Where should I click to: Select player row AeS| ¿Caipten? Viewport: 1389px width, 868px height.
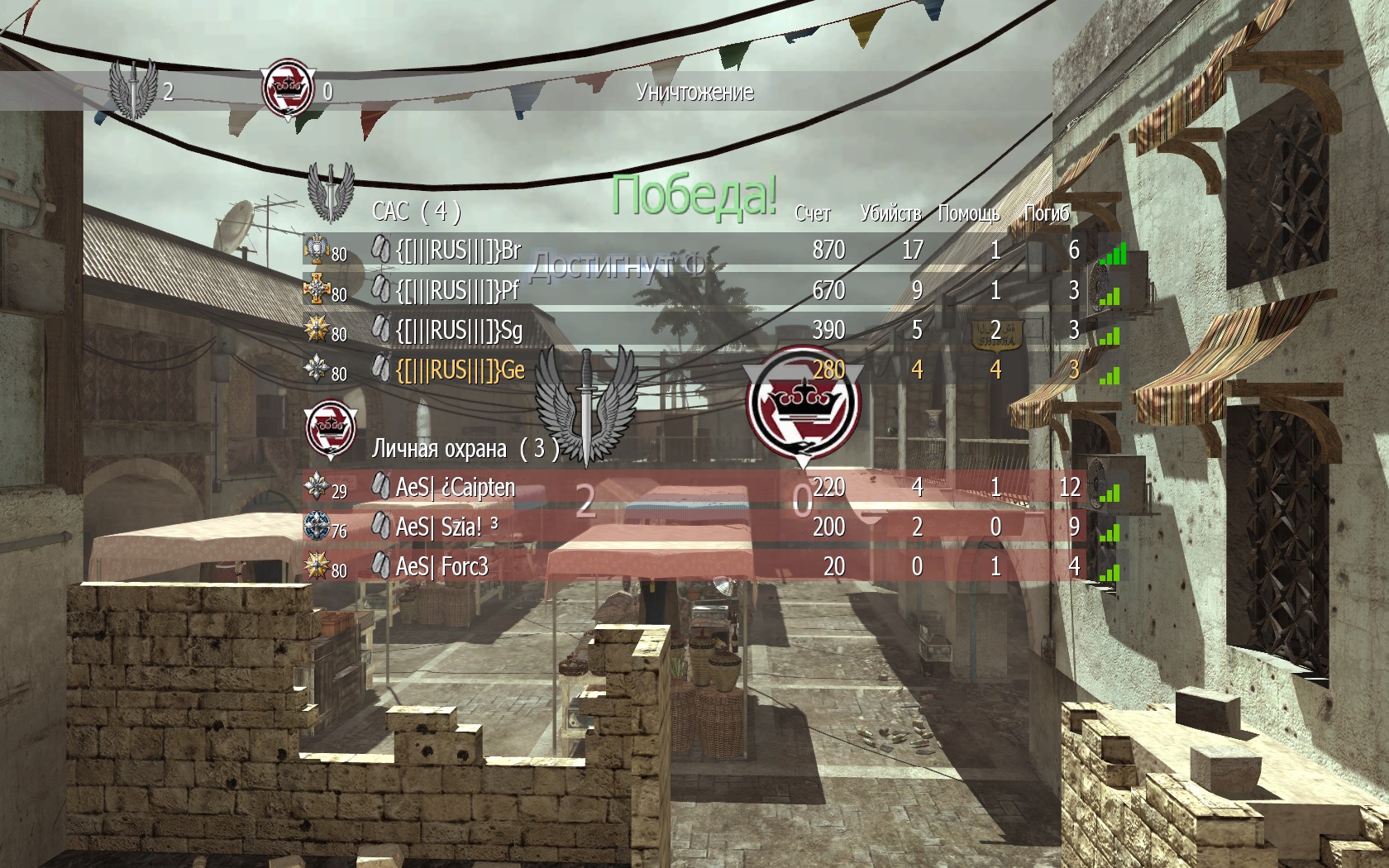pos(456,487)
